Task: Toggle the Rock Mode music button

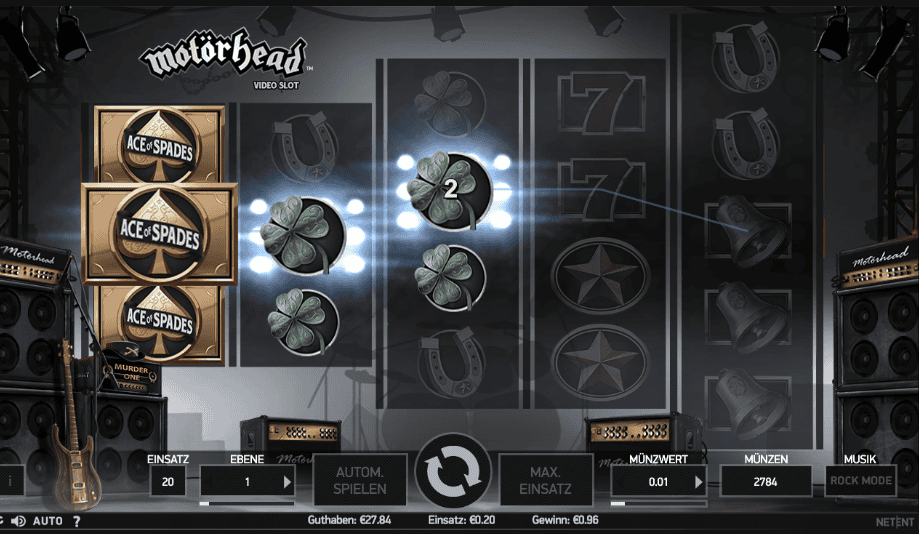Action: pyautogui.click(x=860, y=480)
